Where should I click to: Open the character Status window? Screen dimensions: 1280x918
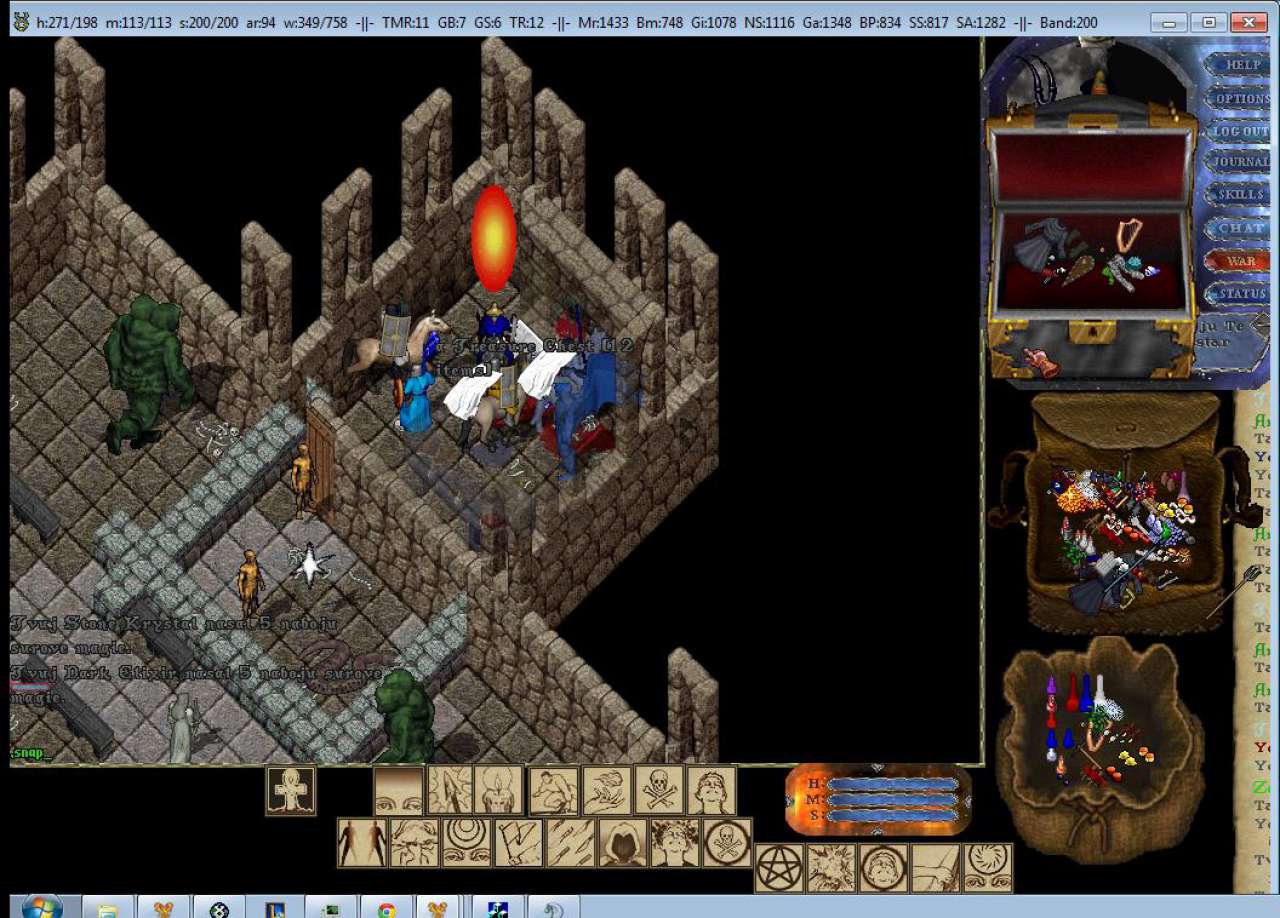coord(1242,294)
